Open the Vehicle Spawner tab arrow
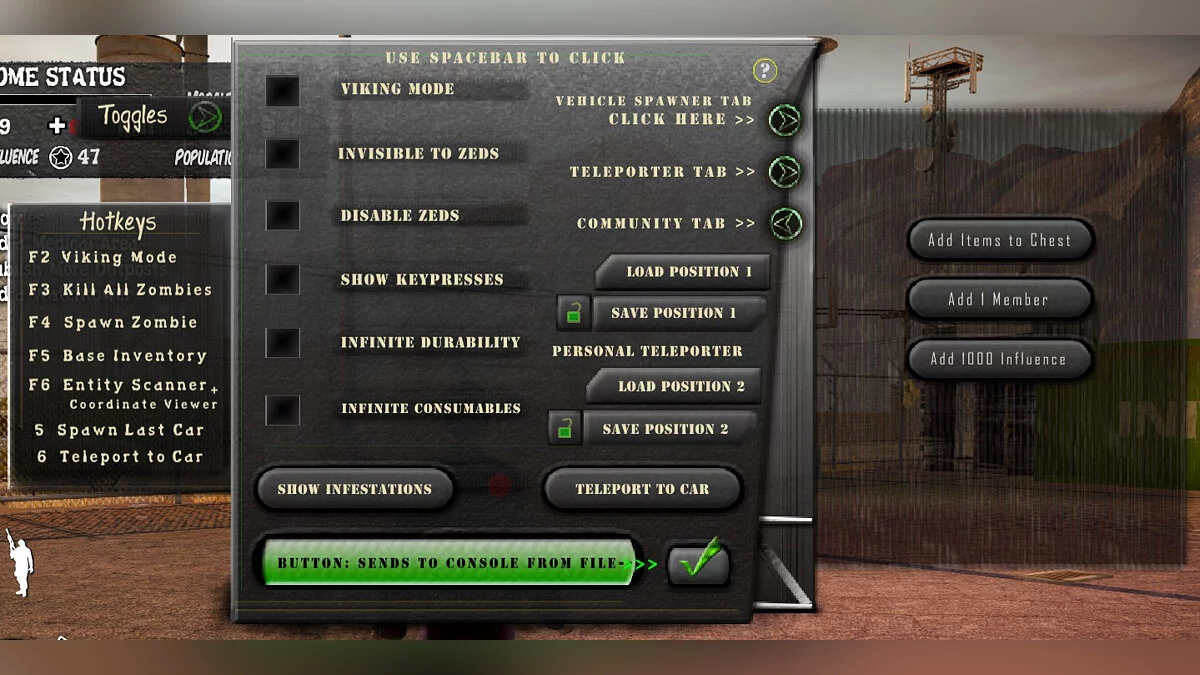 pyautogui.click(x=785, y=120)
